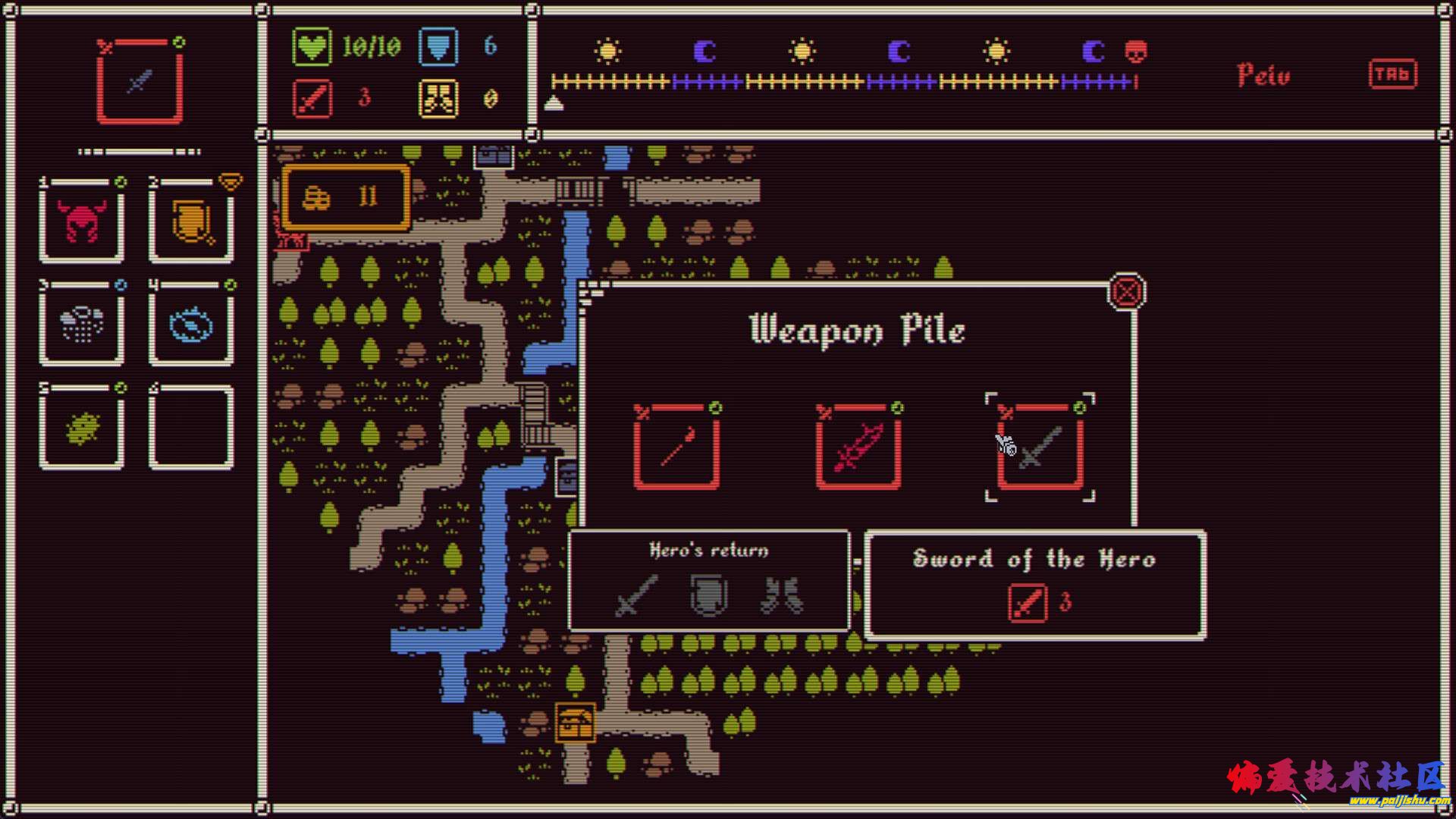Click the equipped weapon slot

click(x=140, y=81)
